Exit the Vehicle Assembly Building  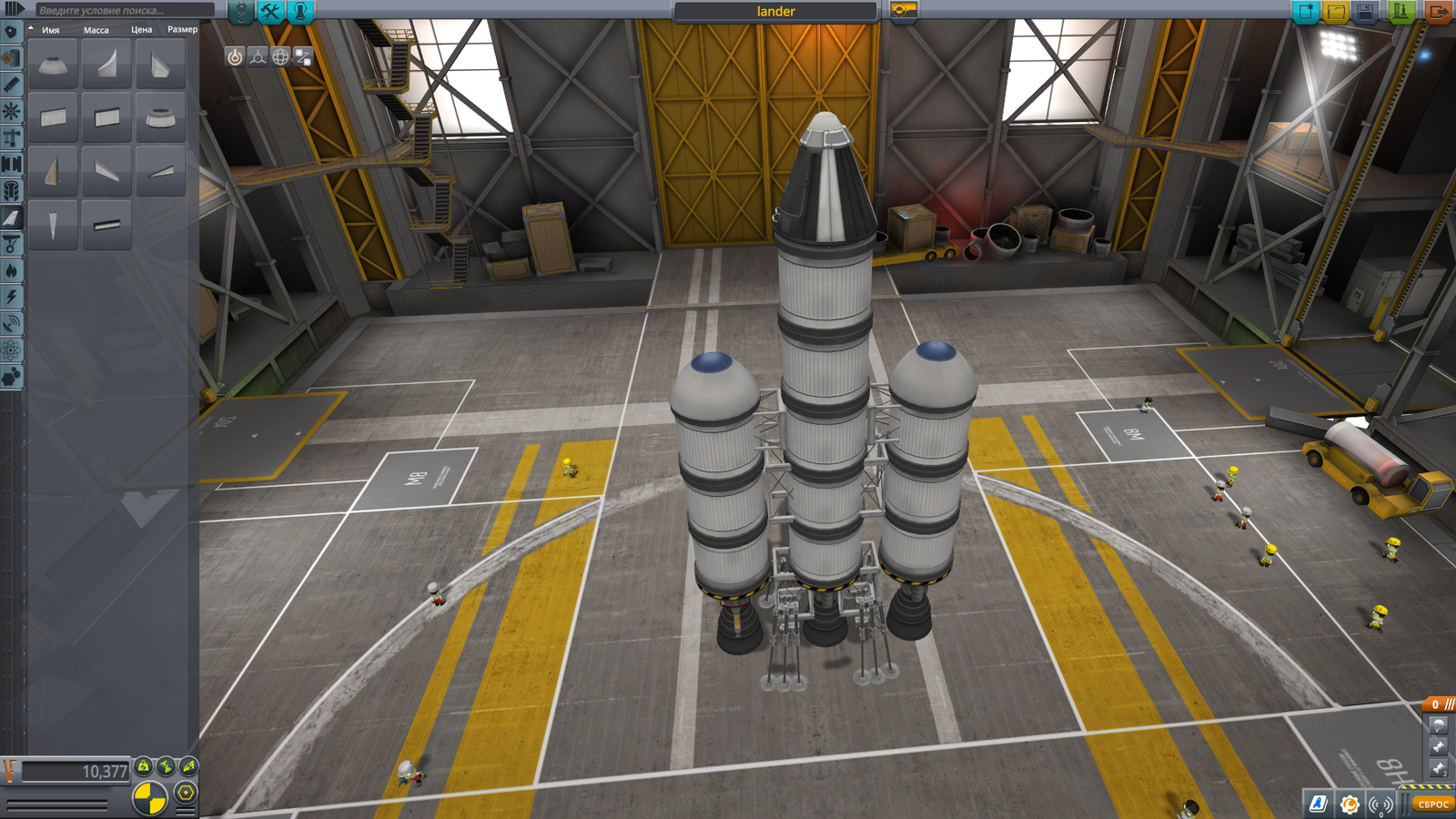1439,12
